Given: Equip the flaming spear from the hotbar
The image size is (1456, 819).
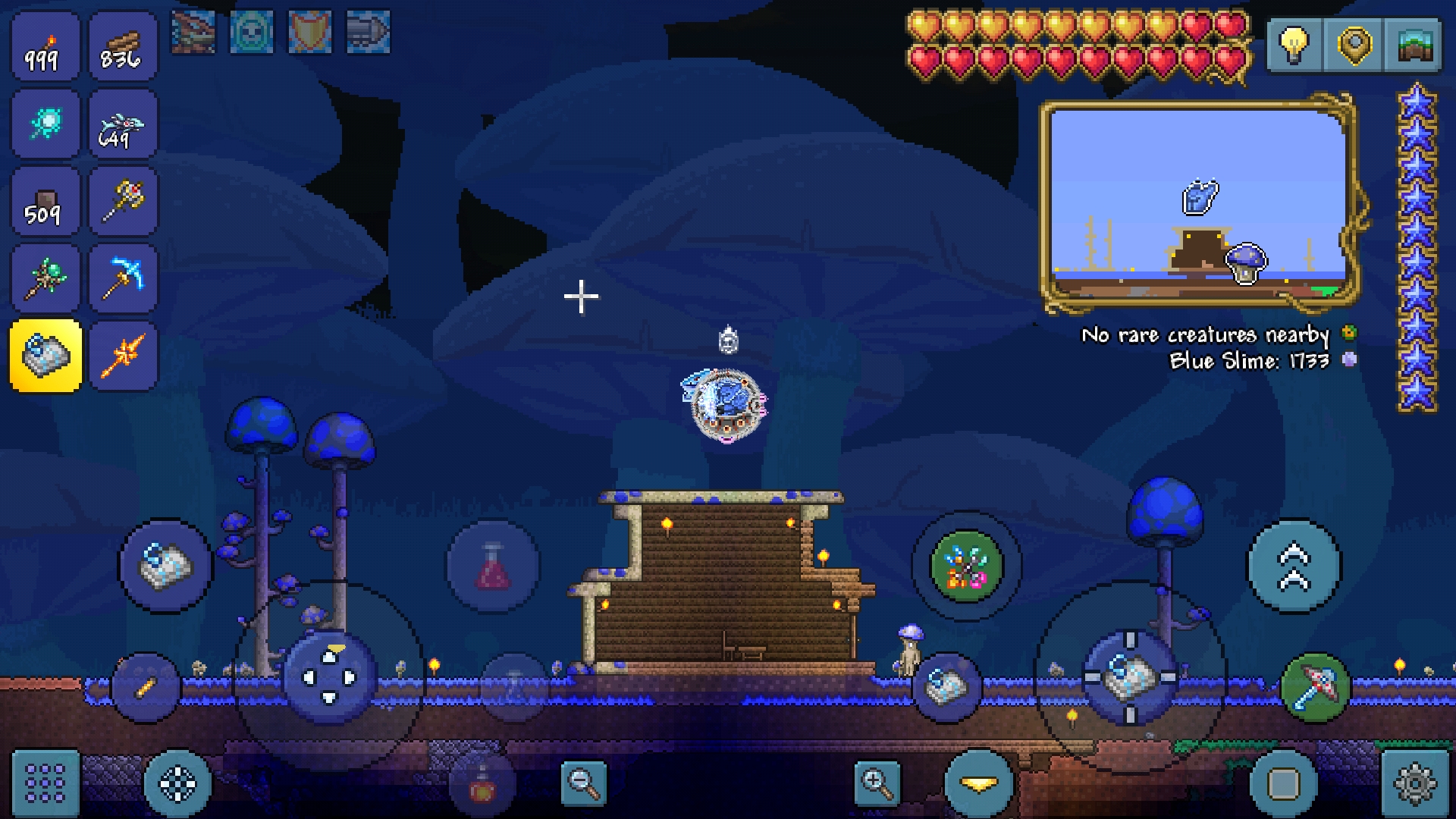Looking at the screenshot, I should pos(121,355).
